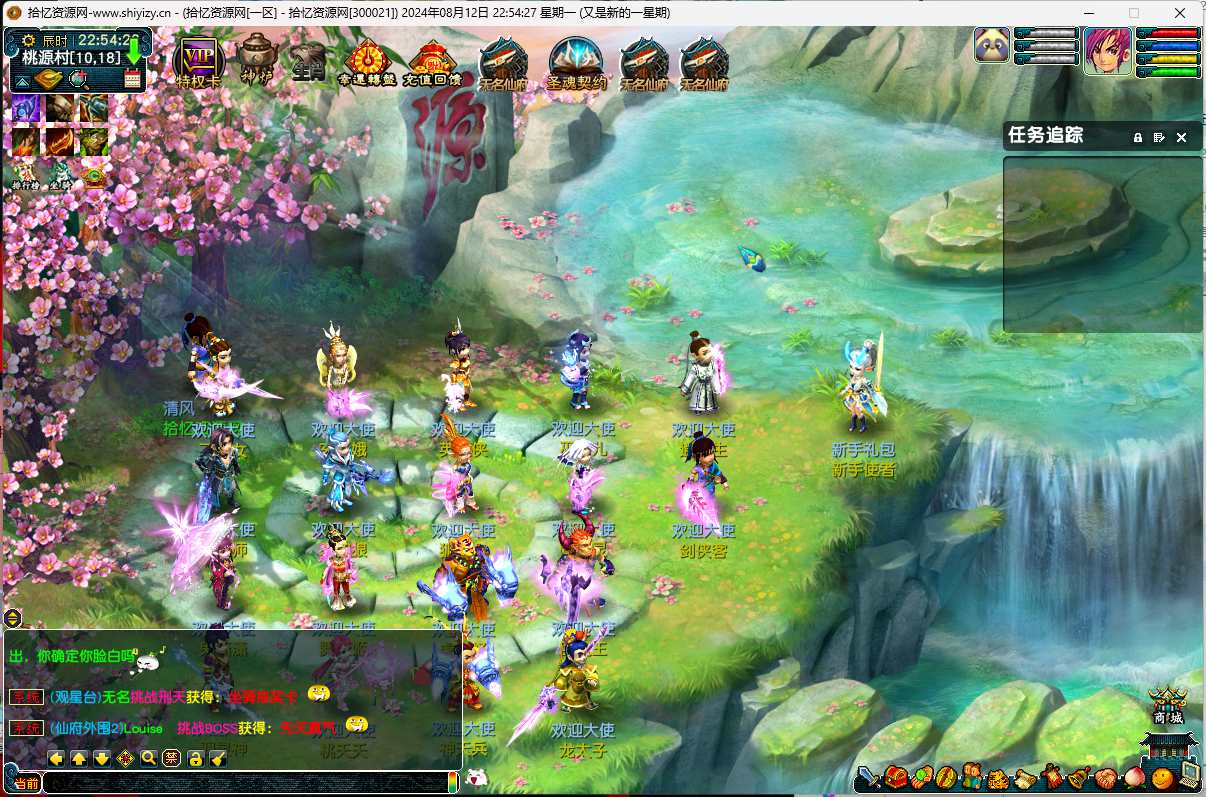The width and height of the screenshot is (1206, 797).
Task: Open the 充值回馈 recharge reward
Action: point(432,63)
